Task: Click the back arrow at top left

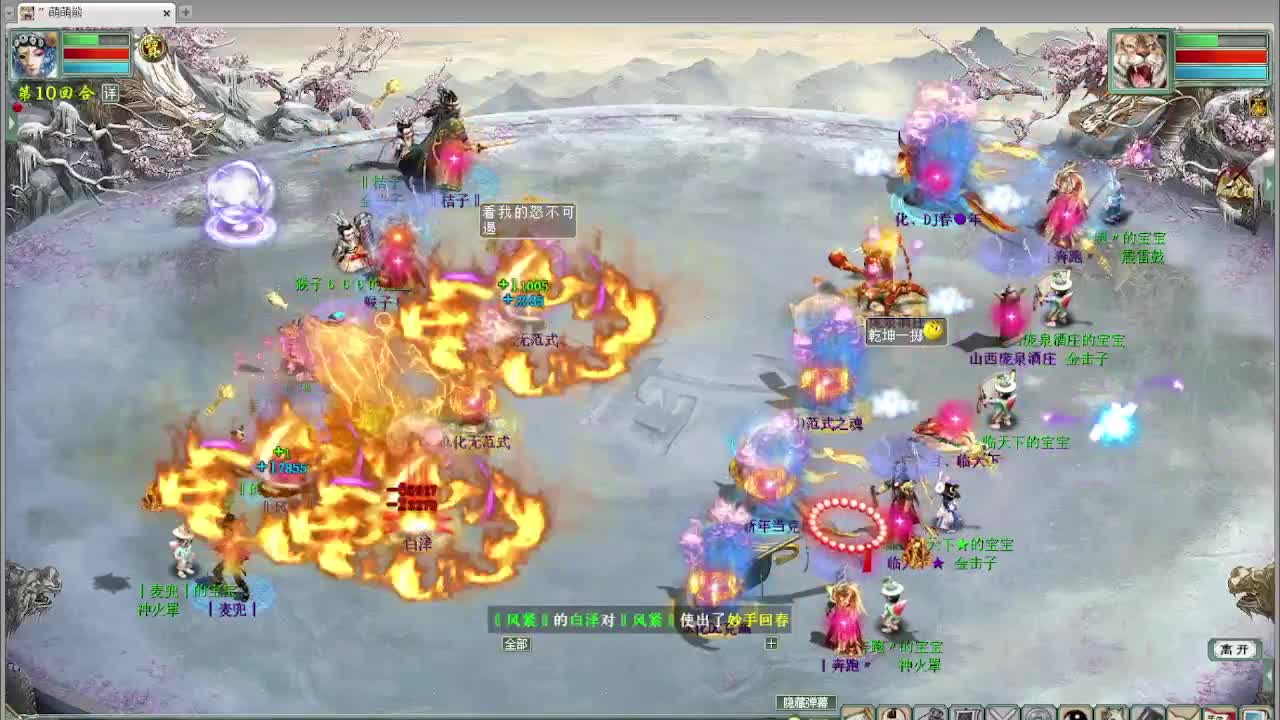Action: [8, 13]
